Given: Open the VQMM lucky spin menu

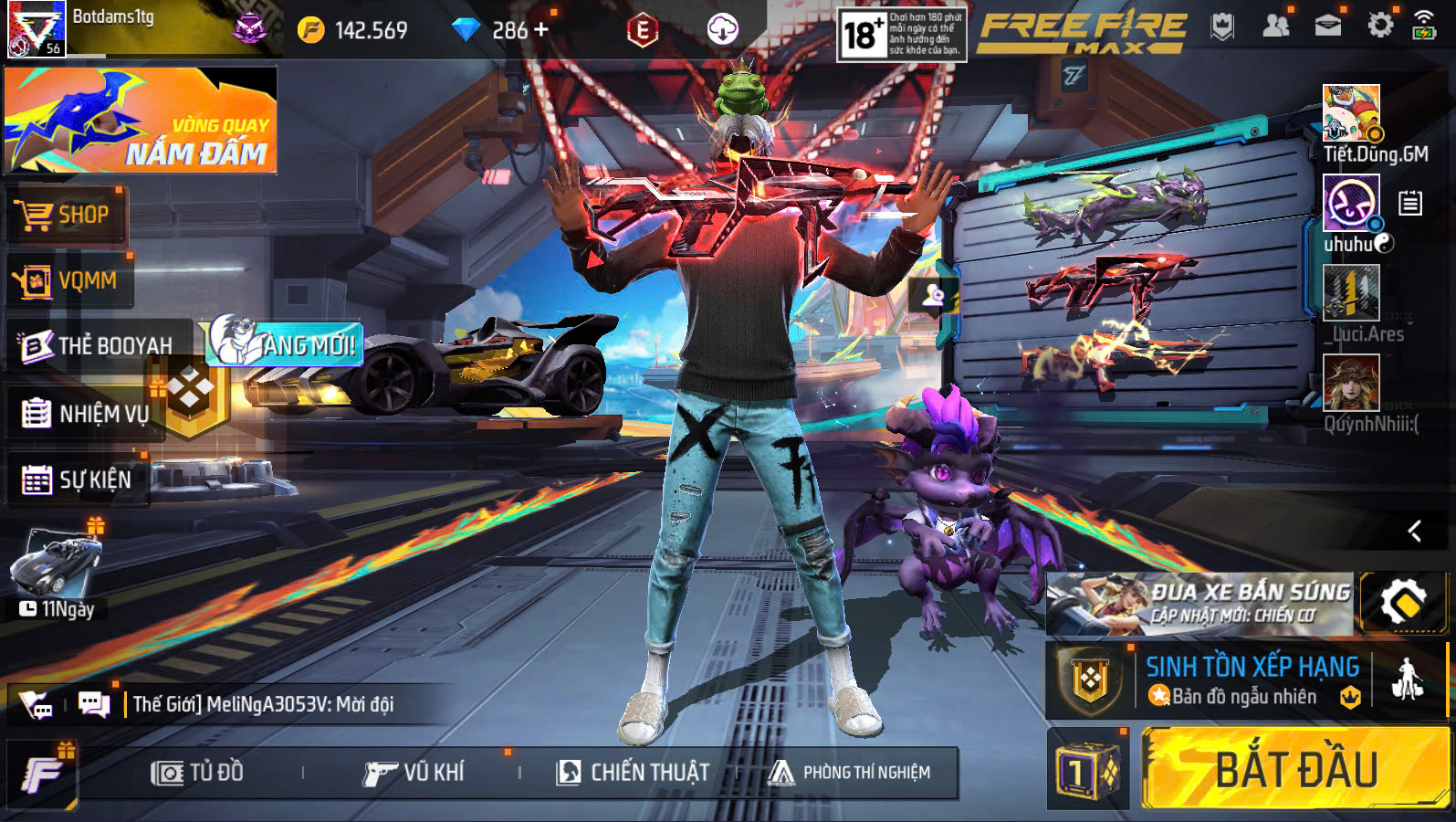Looking at the screenshot, I should 68,280.
